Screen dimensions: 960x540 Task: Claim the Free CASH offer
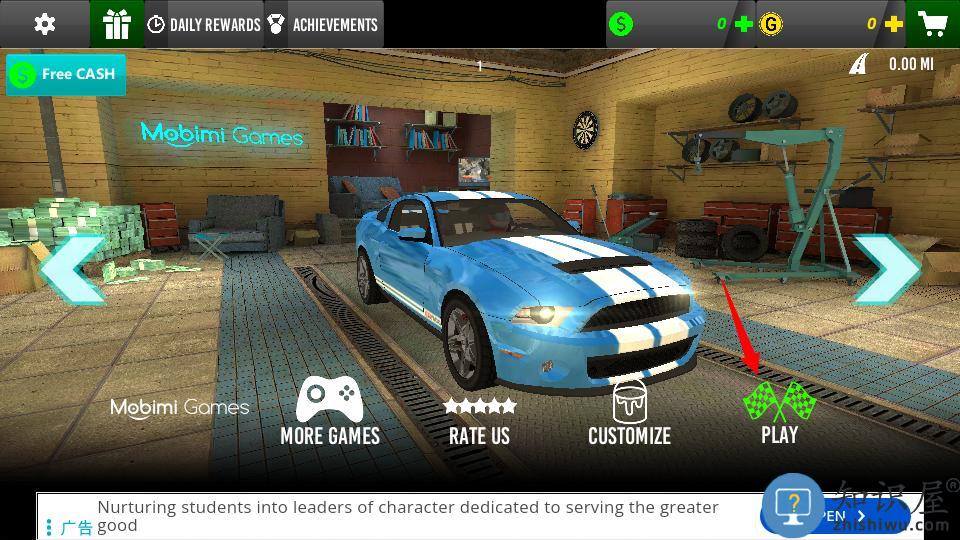tap(66, 75)
